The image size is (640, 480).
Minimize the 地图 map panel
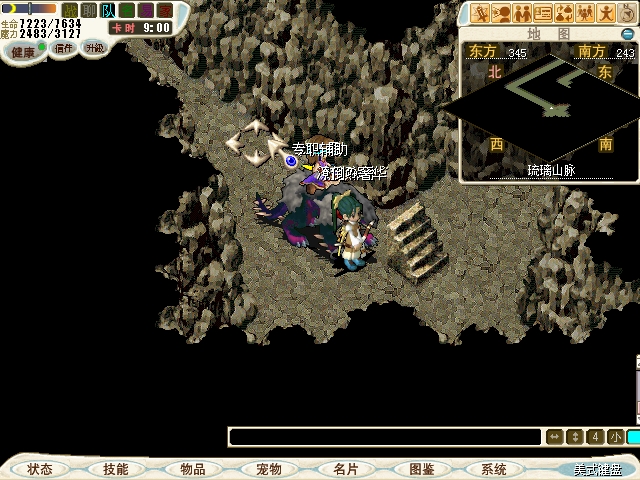pyautogui.click(x=628, y=34)
